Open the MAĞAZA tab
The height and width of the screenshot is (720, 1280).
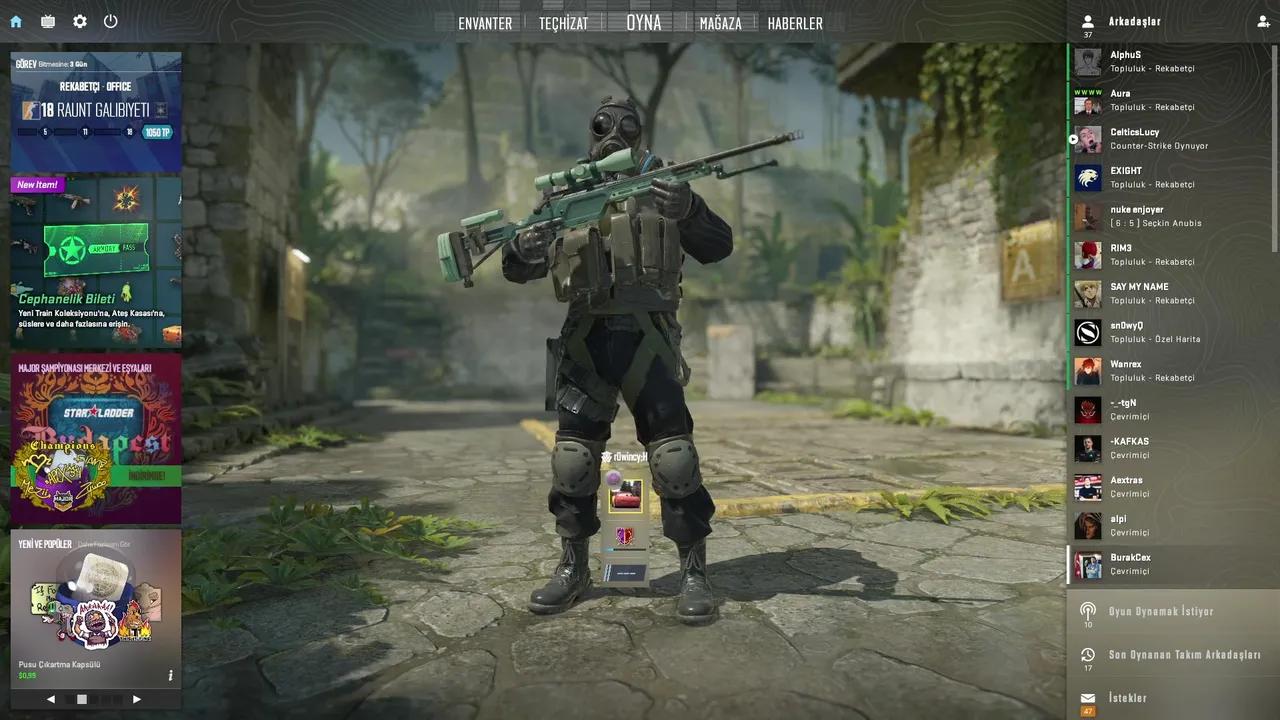pos(720,23)
